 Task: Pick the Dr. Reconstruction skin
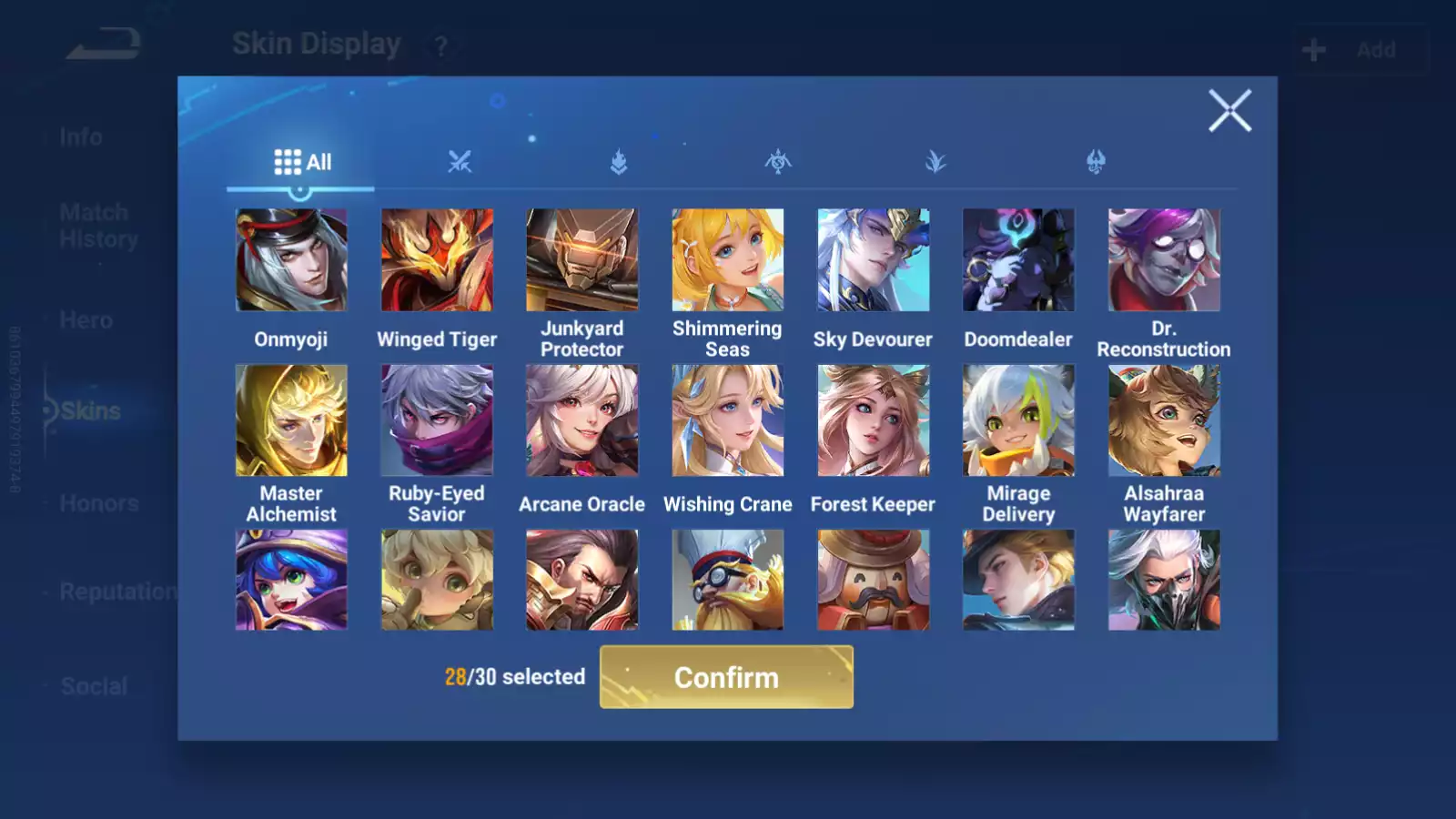tap(1164, 260)
